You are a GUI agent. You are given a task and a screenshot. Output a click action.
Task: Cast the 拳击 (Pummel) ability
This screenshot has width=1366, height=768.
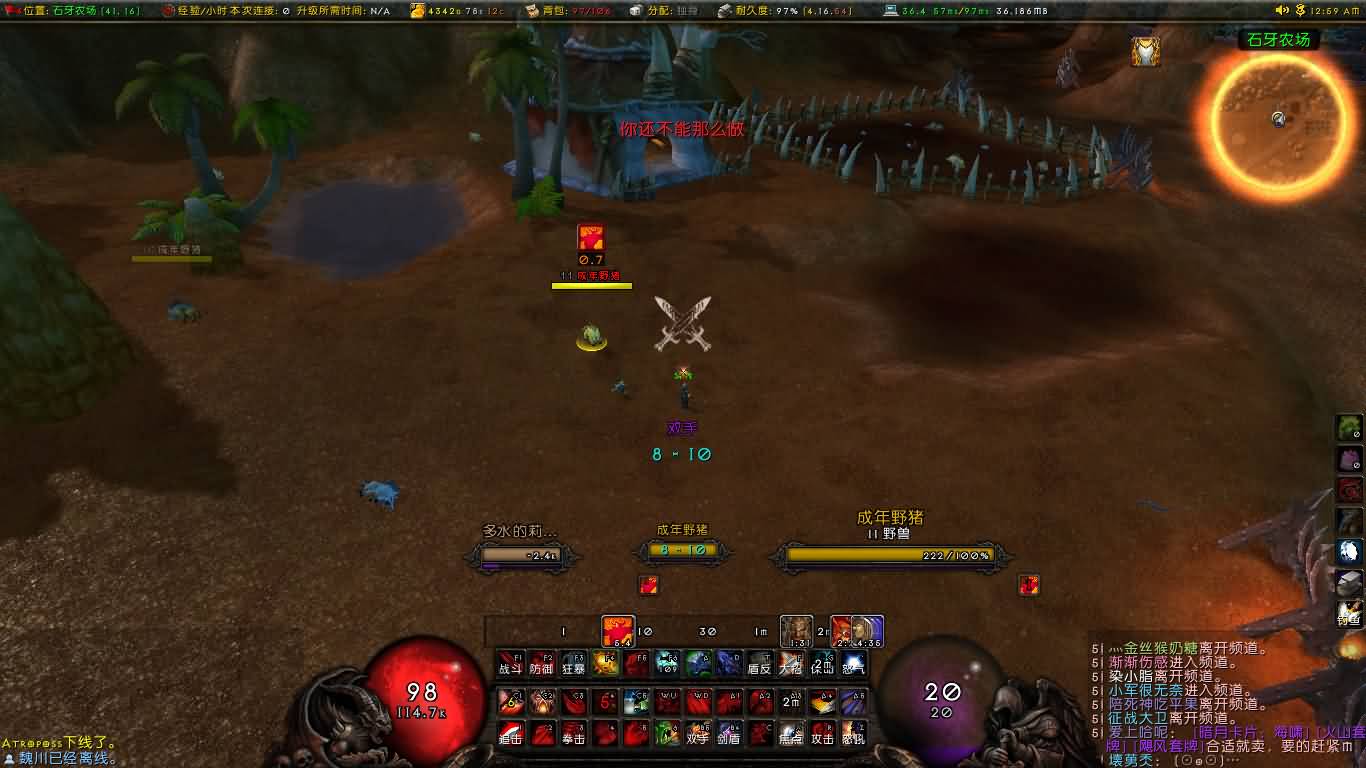(x=572, y=733)
